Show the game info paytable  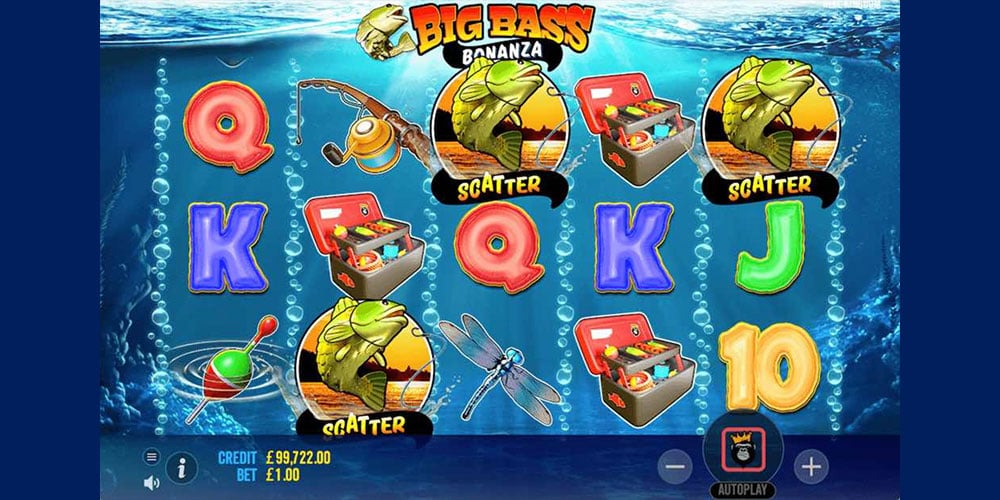coord(180,466)
